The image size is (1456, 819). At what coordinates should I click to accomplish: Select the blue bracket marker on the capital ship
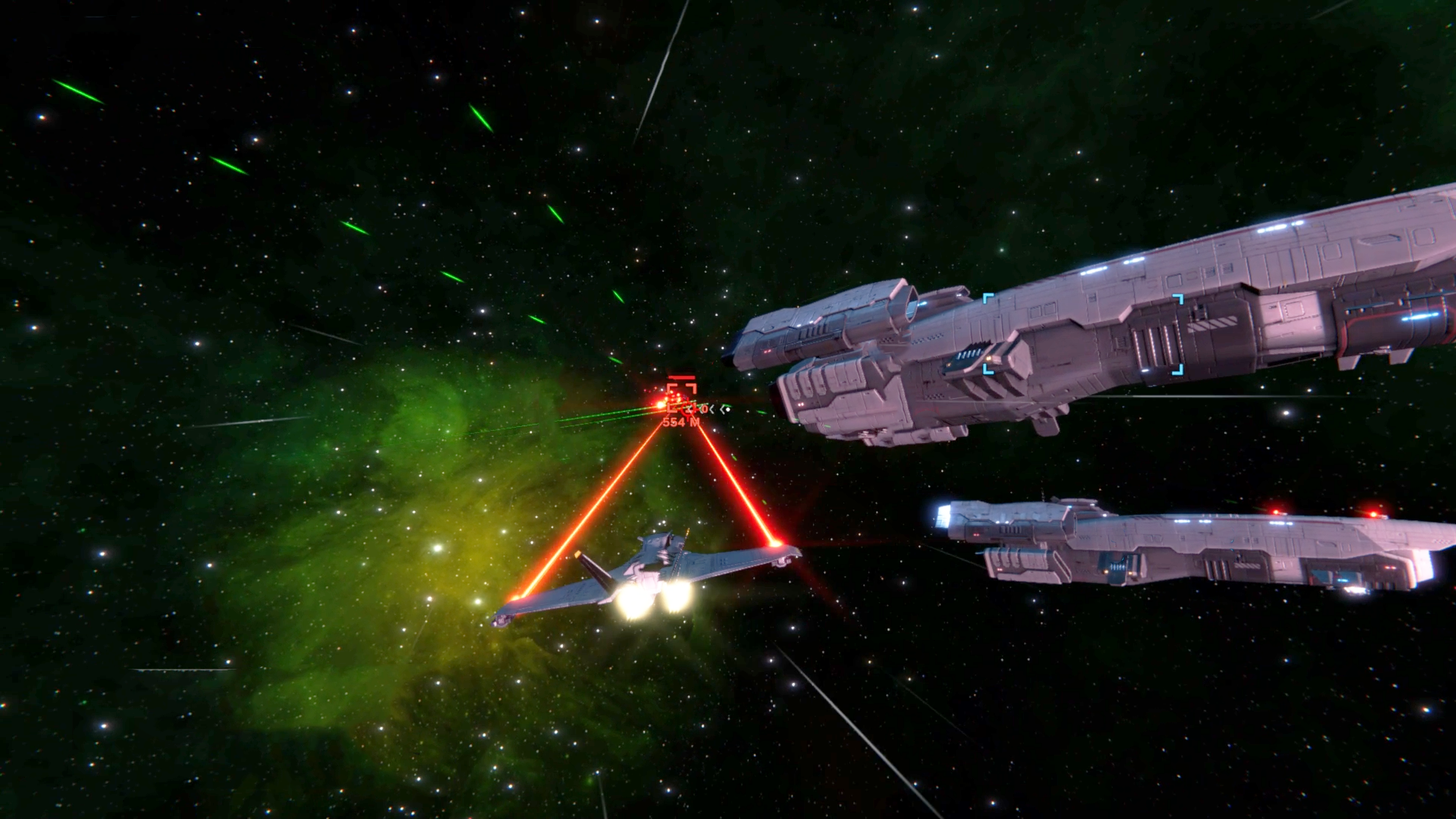click(1083, 335)
